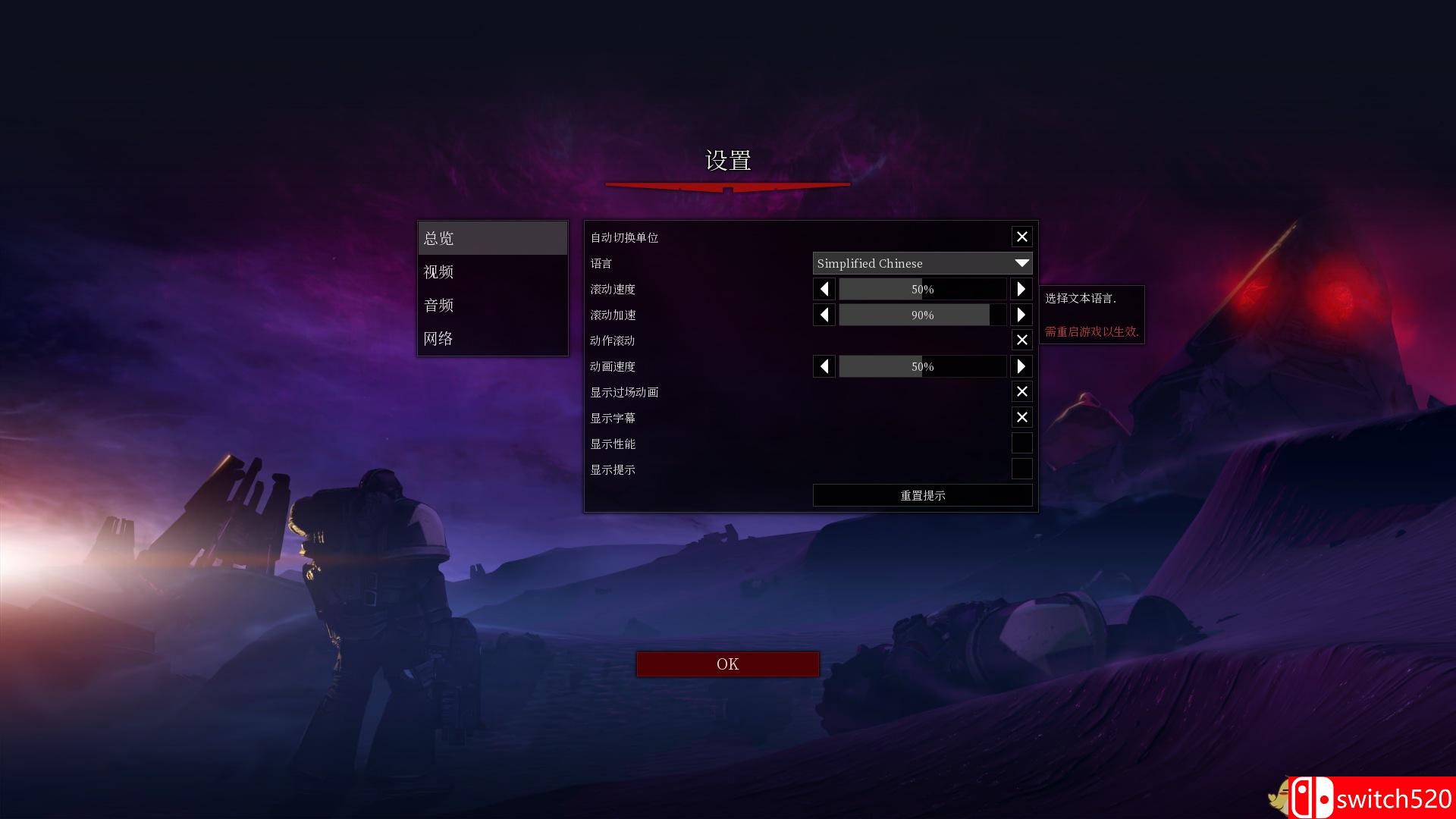Image resolution: width=1456 pixels, height=819 pixels.
Task: Decrease 滚动加速 using the left arrow
Action: (824, 315)
